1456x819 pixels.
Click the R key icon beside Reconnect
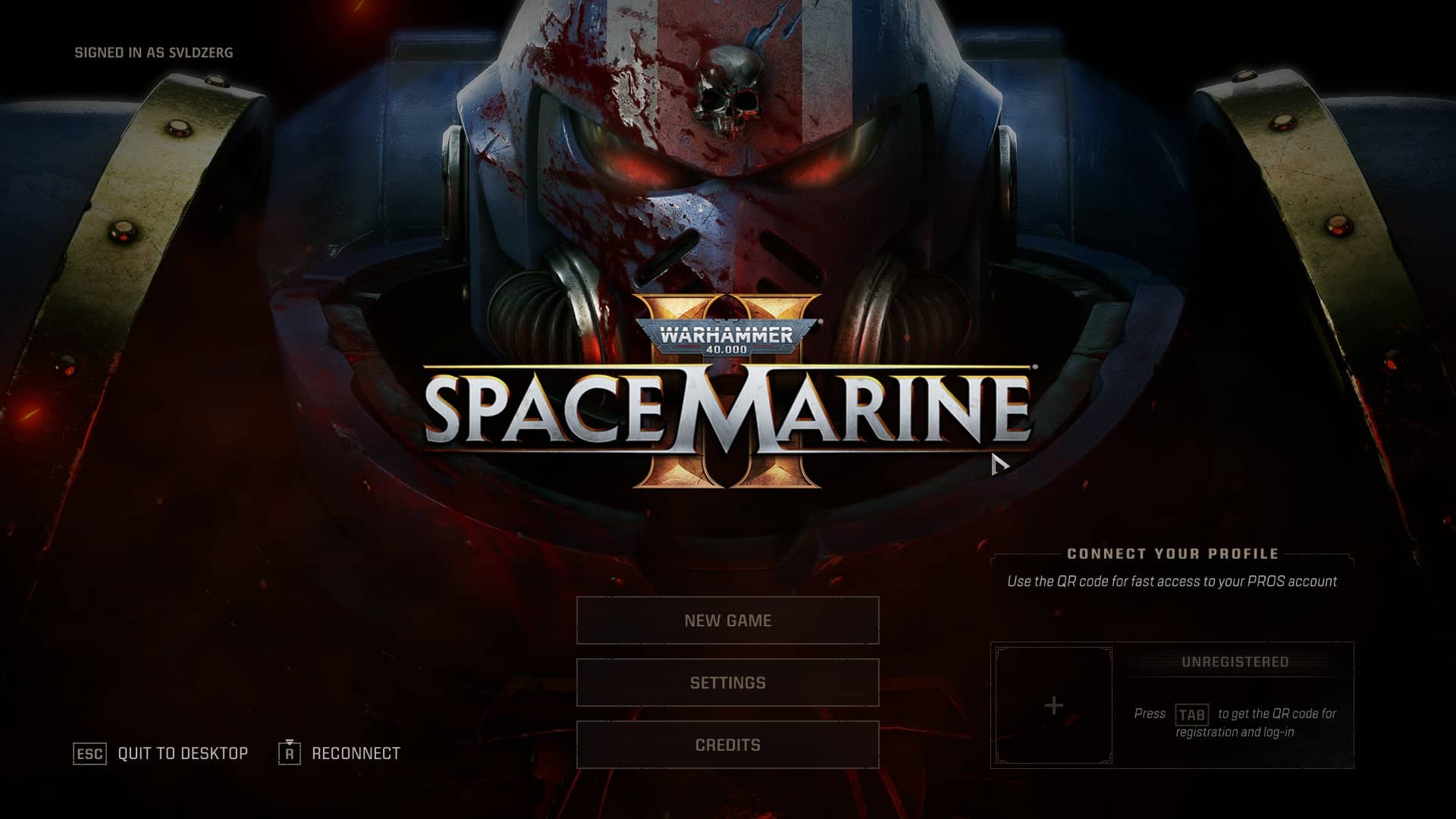pos(290,753)
